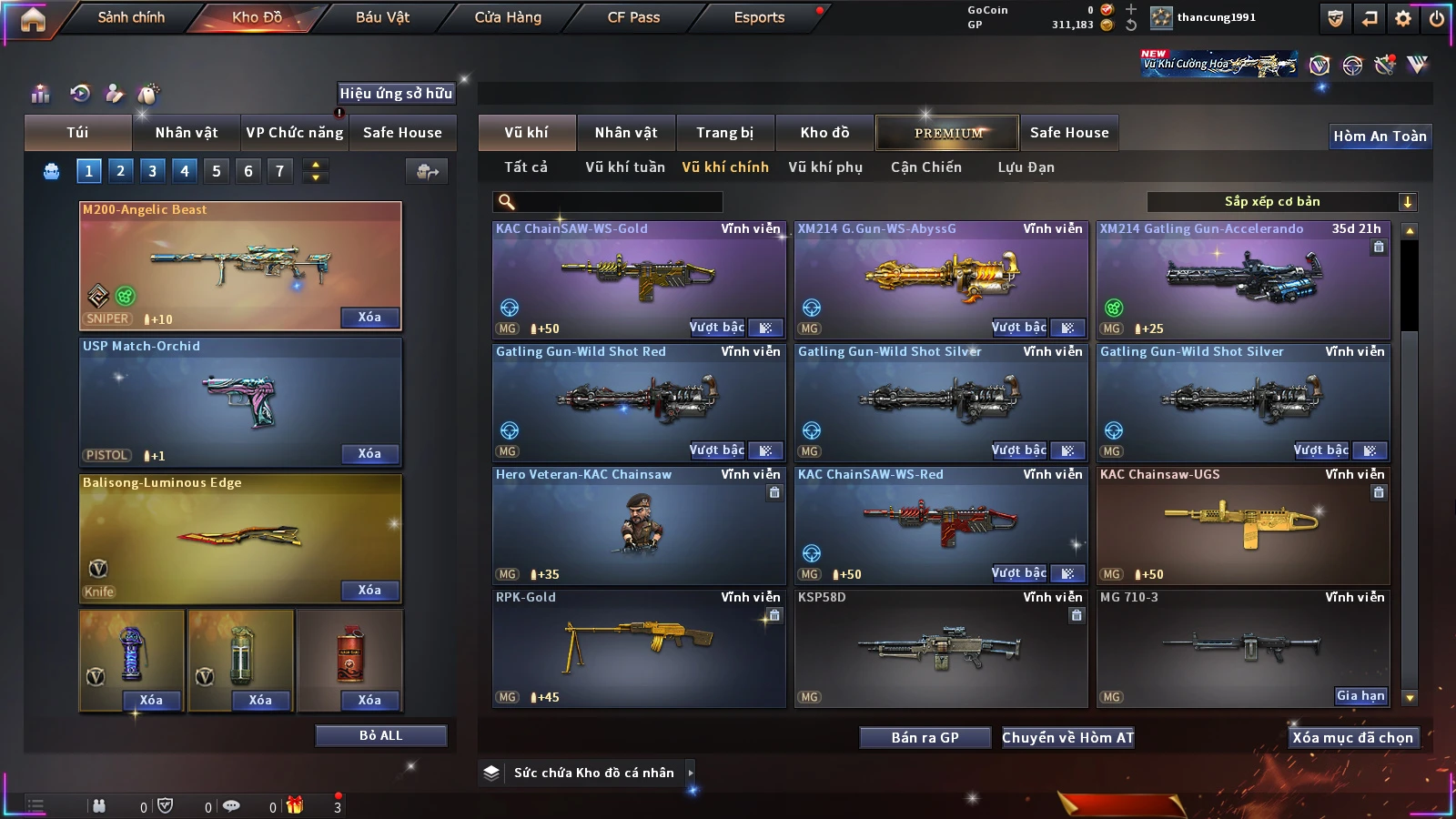Choose the RPK-Gold machine gun
This screenshot has height=819, width=1456.
[x=638, y=646]
